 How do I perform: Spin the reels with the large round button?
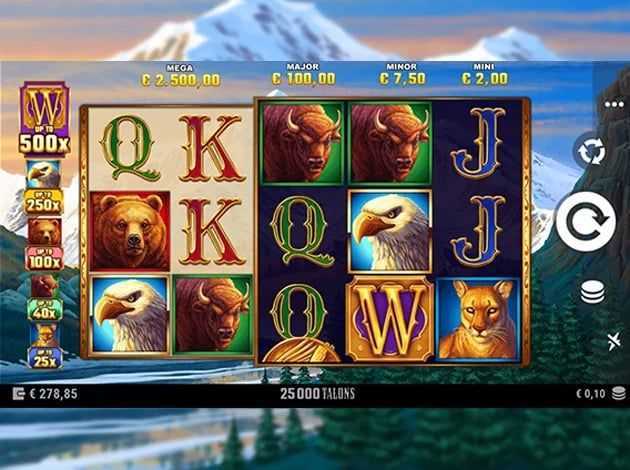click(x=585, y=221)
